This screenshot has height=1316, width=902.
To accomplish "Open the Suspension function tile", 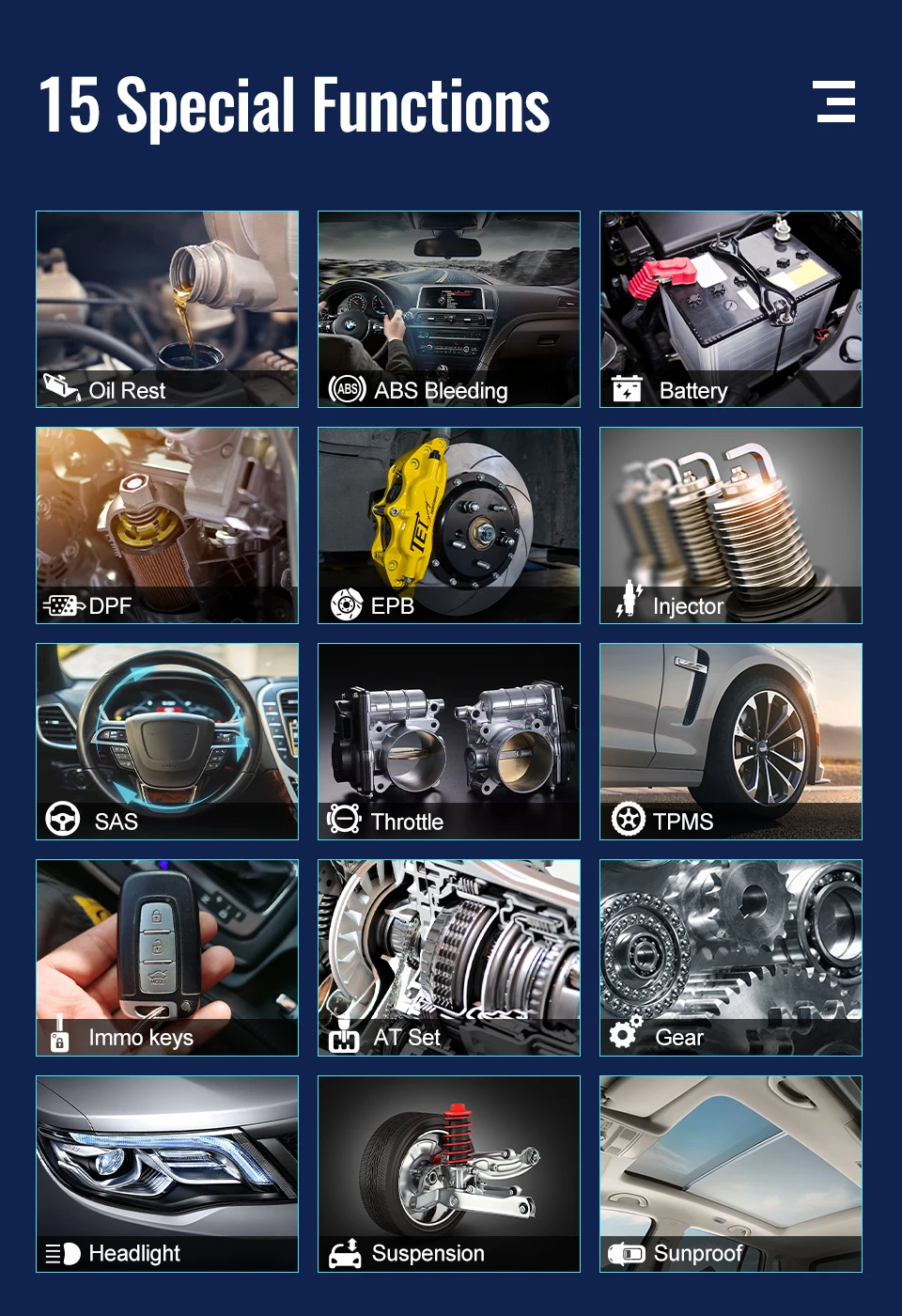I will (x=449, y=1174).
